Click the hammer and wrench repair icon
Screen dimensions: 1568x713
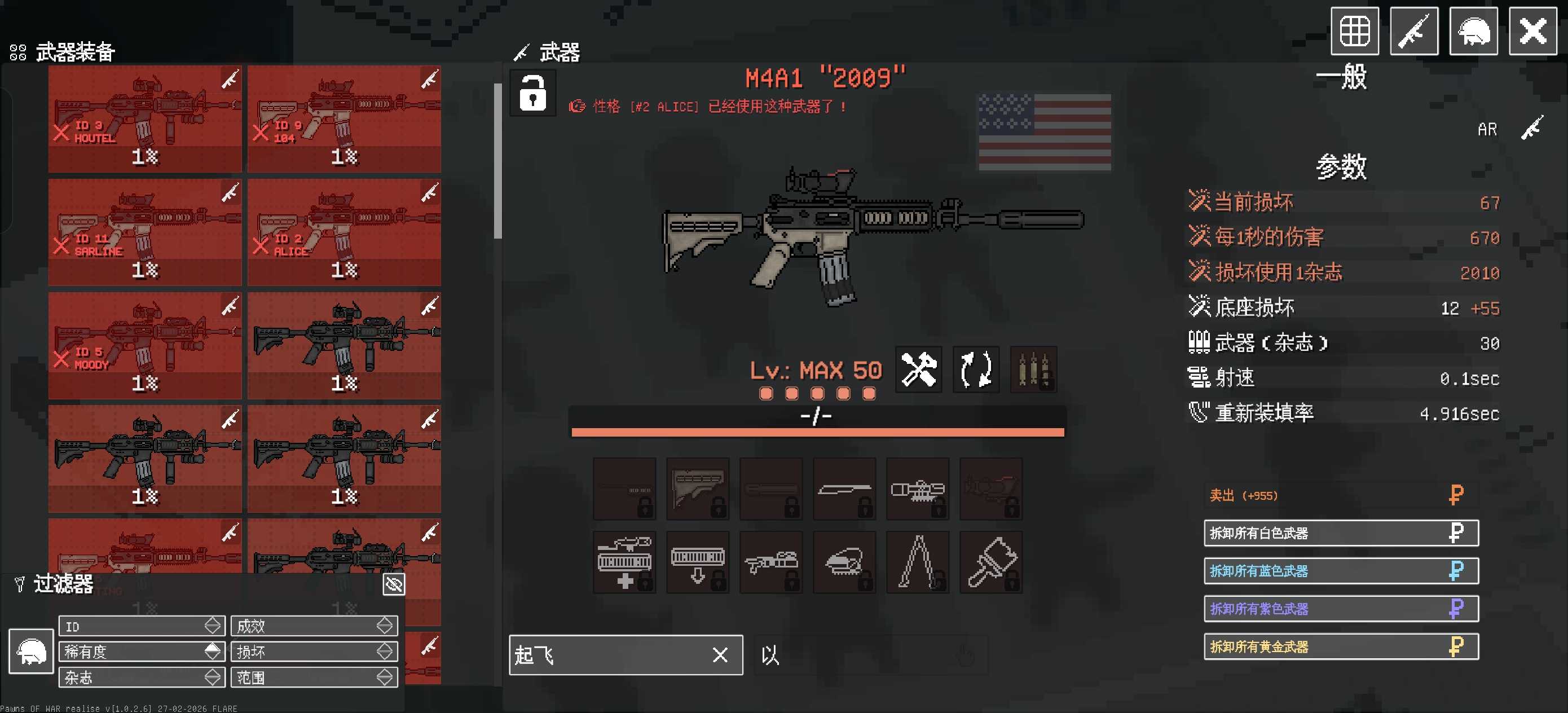[x=919, y=369]
